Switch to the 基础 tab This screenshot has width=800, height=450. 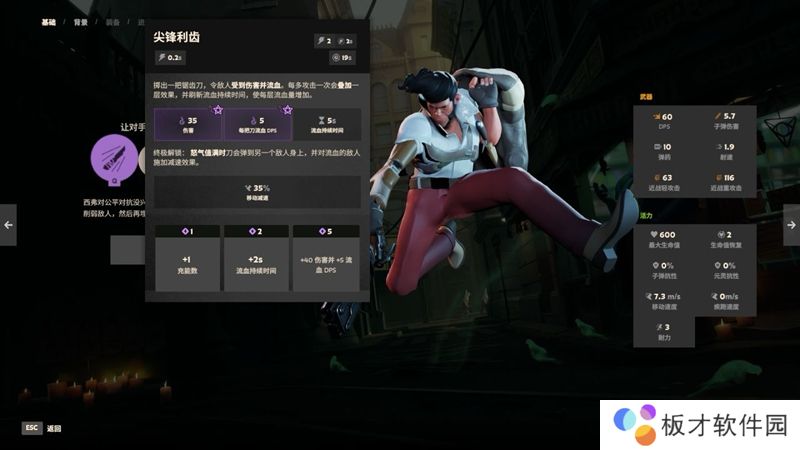(48, 22)
